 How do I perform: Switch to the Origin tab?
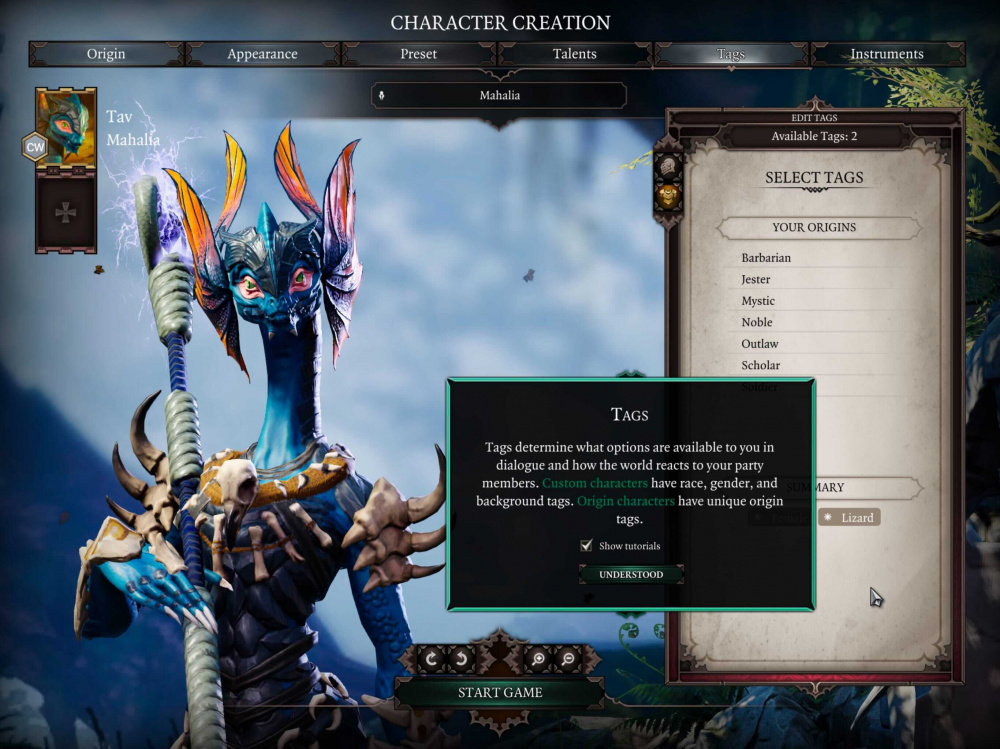pos(108,54)
